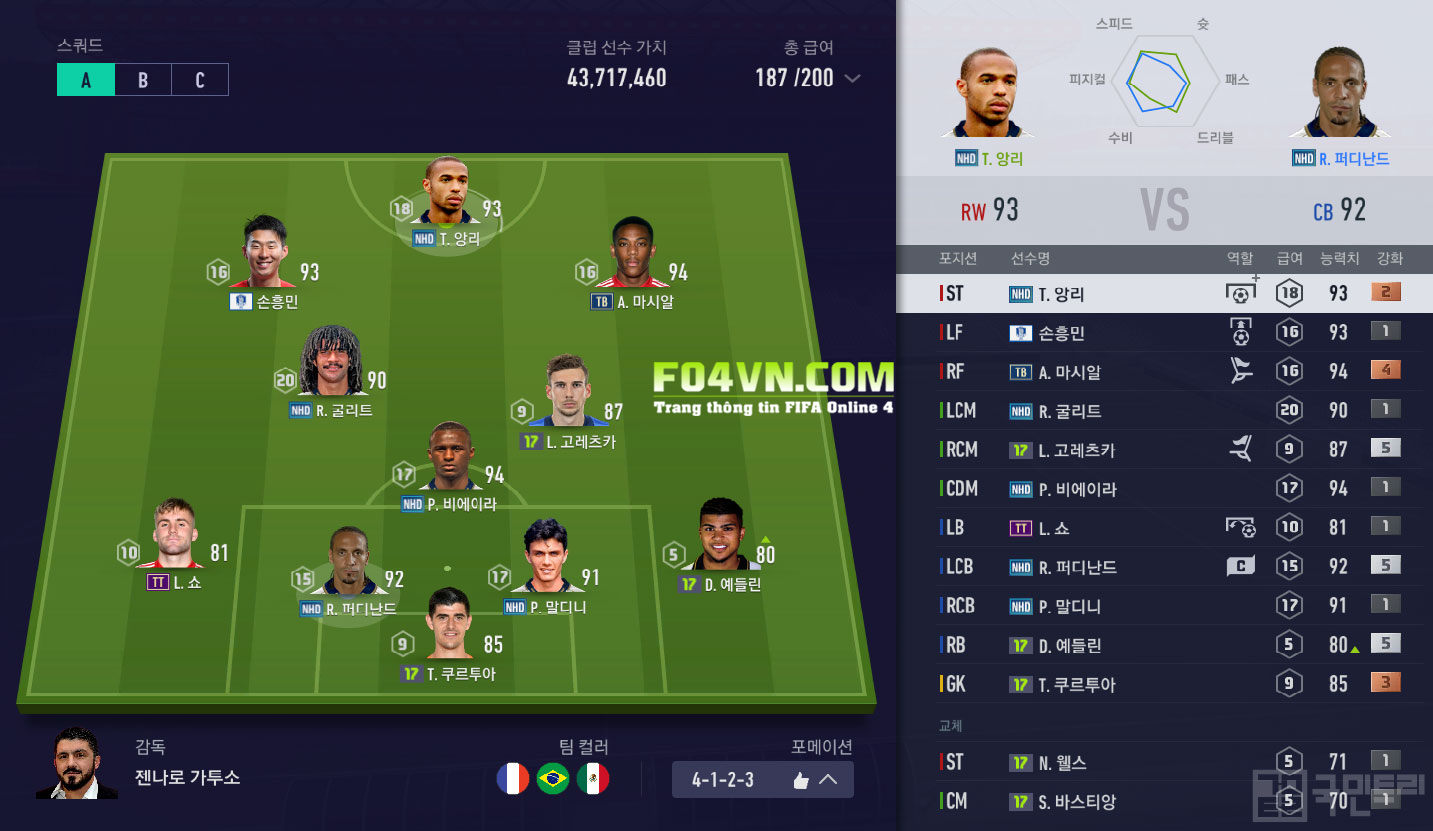Click the LCB R. 퍼디난드 list row

click(1165, 567)
